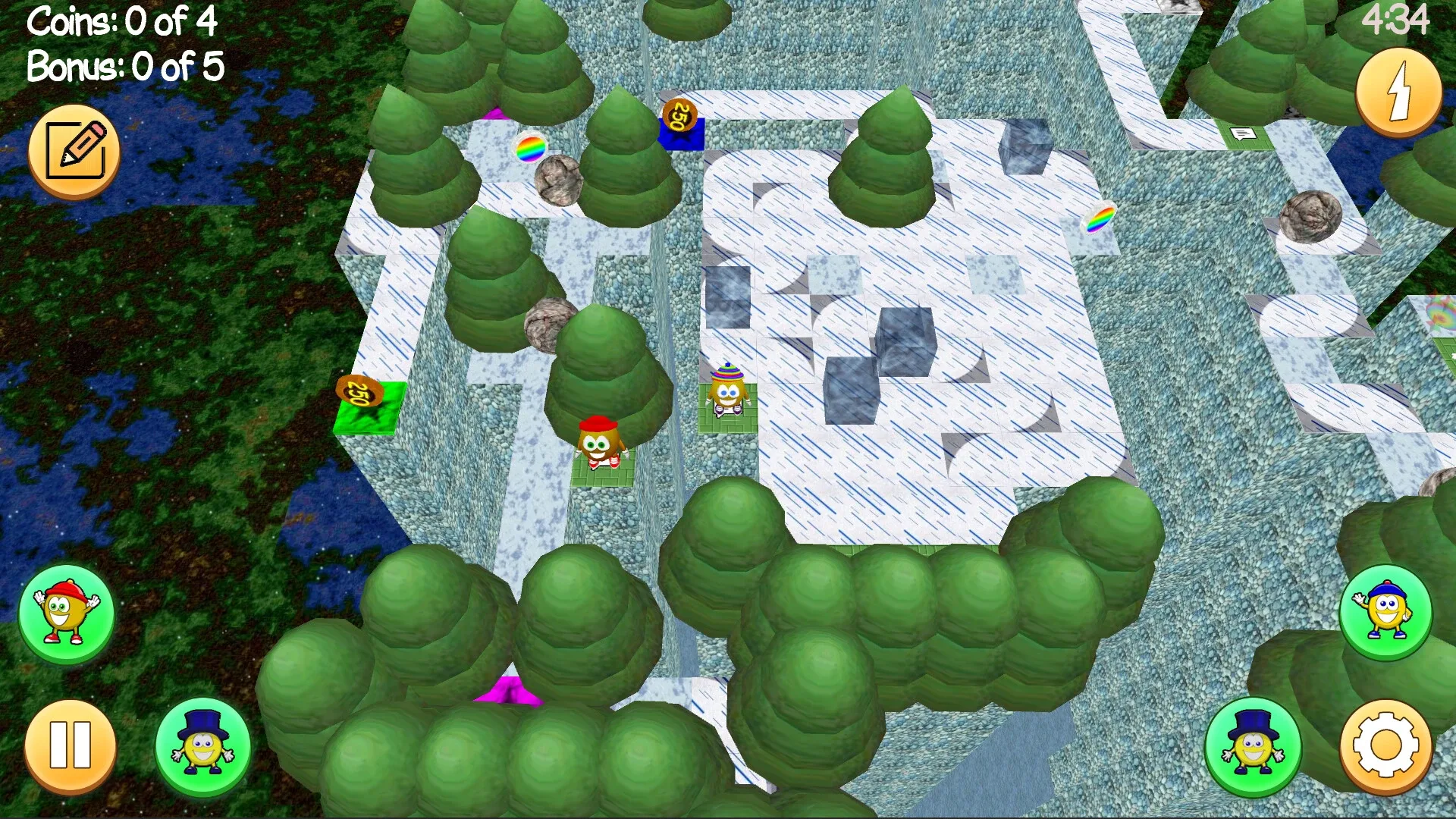The width and height of the screenshot is (1456, 819).
Task: Switch to the blue top-hat character bottom left
Action: (x=203, y=747)
